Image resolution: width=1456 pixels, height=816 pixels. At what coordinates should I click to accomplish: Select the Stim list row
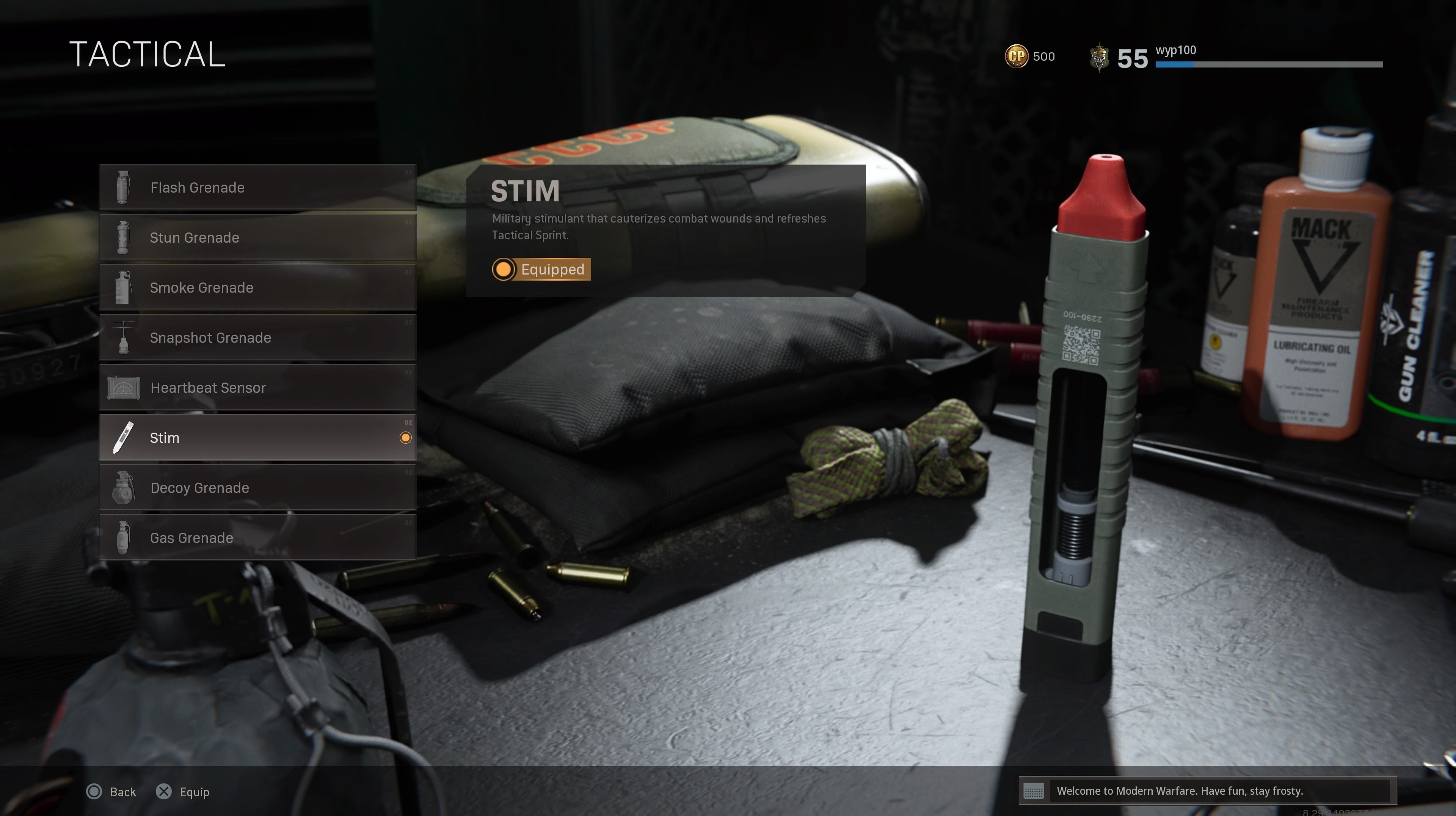257,437
